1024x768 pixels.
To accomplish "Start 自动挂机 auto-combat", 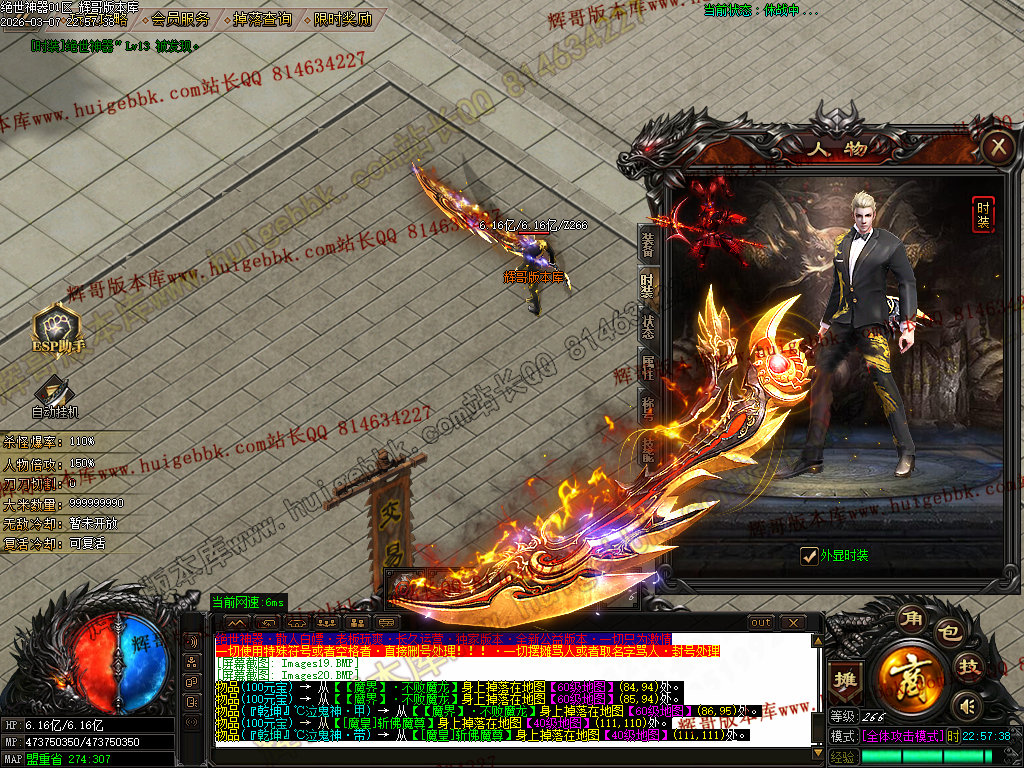I will (x=54, y=392).
